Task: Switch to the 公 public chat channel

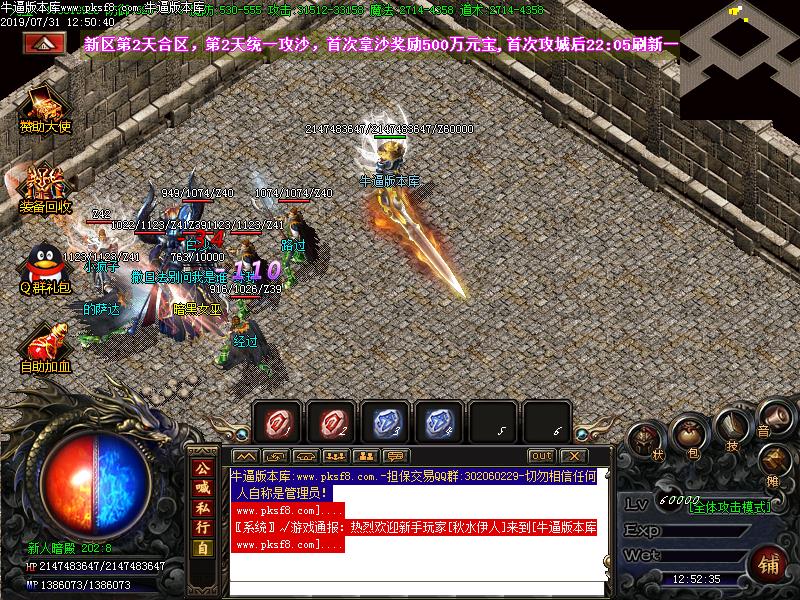Action: 202,468
